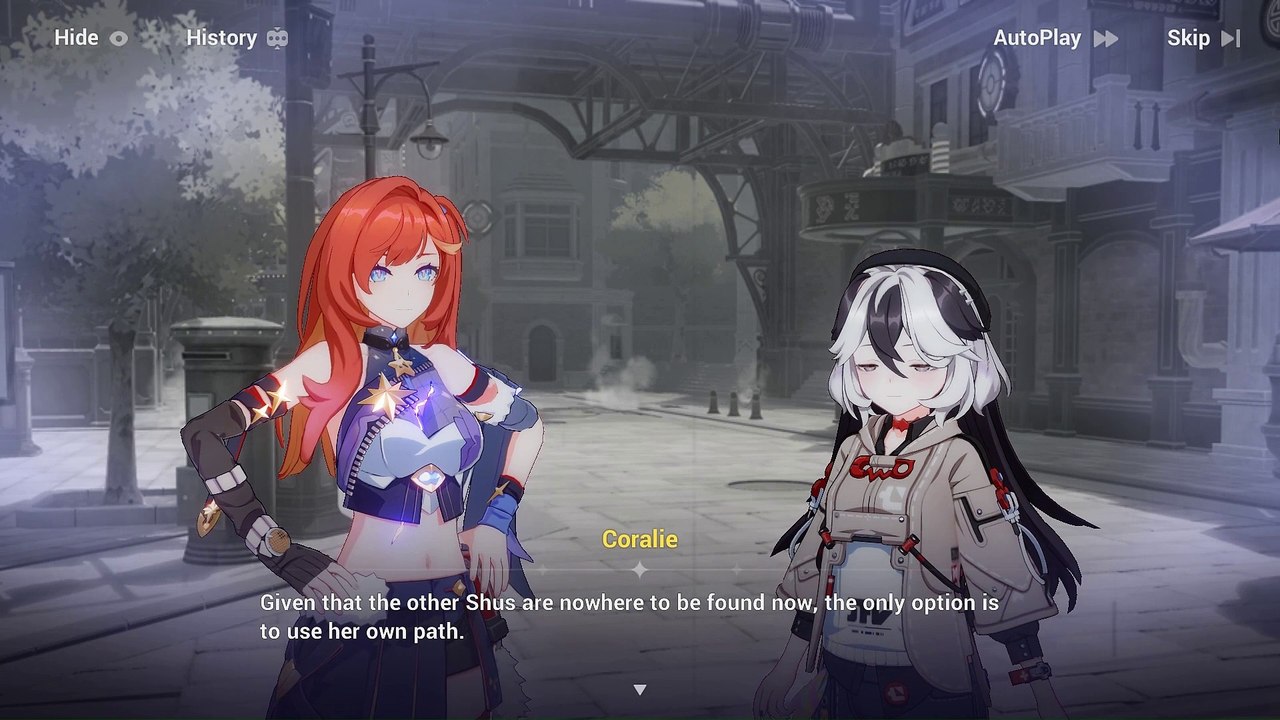1280x720 pixels.
Task: Advance dialogue with the down arrow
Action: point(640,689)
